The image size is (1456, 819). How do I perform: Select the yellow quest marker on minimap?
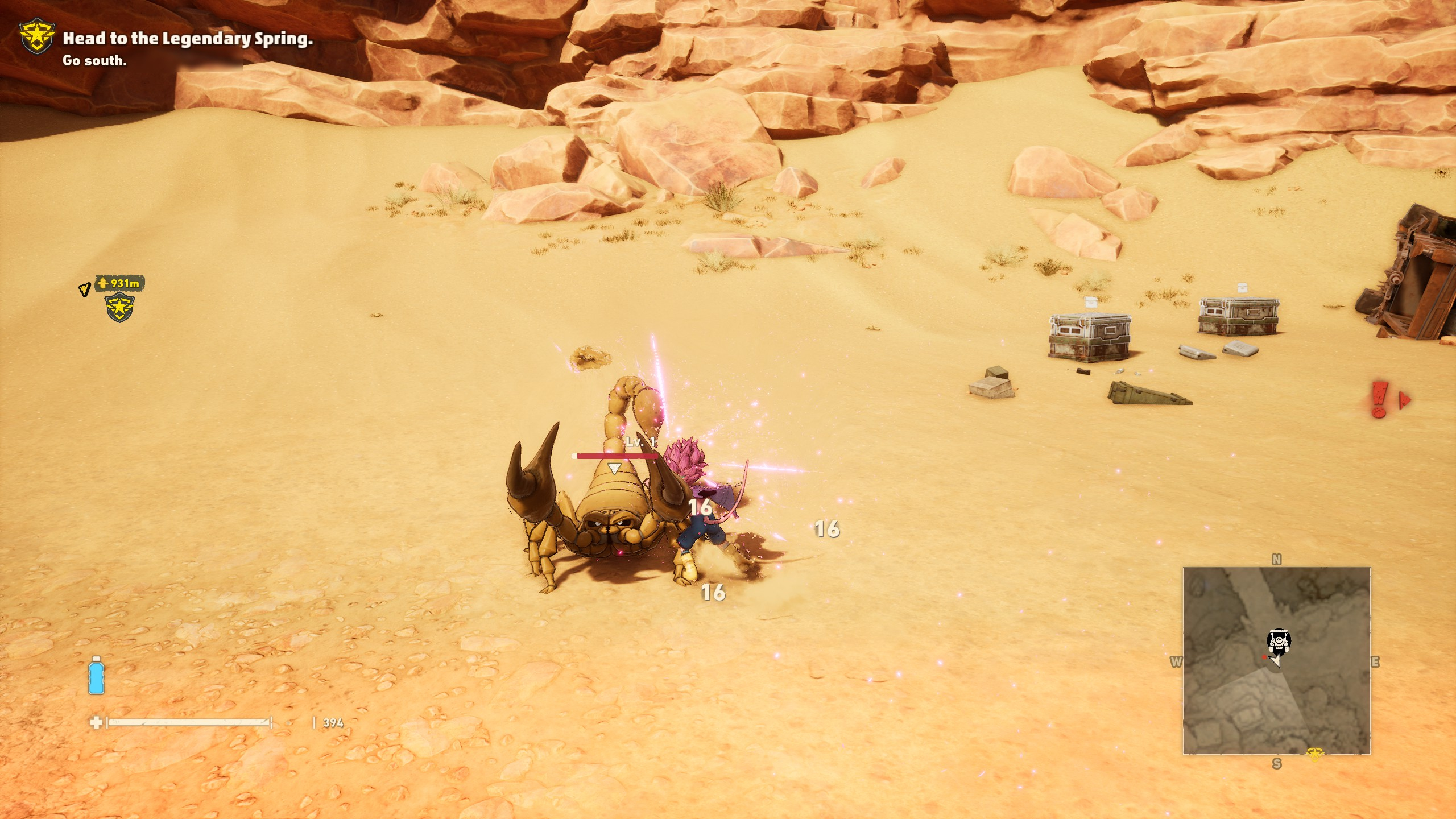tap(1314, 755)
